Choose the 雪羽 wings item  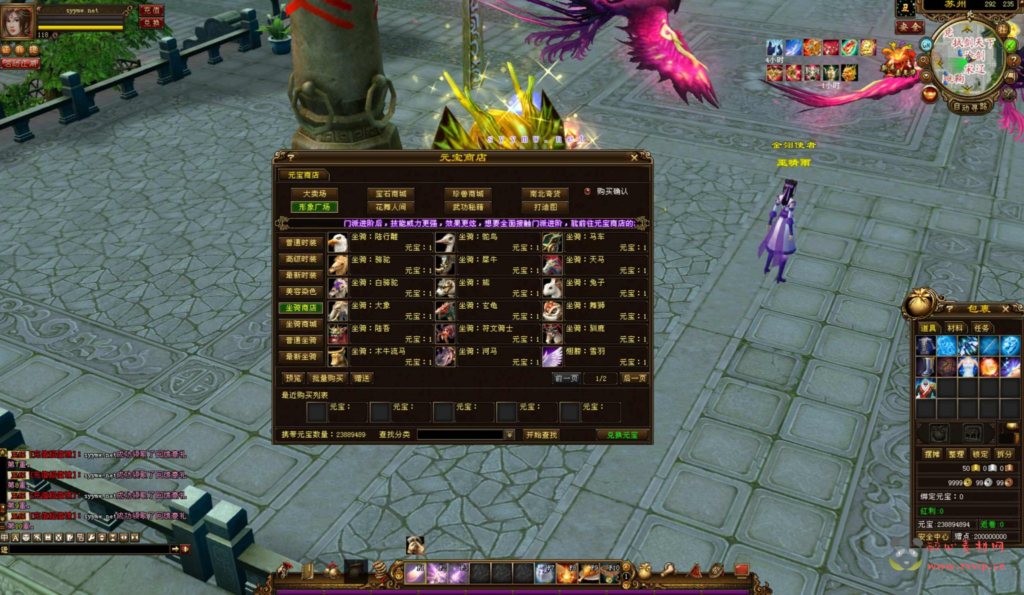pos(553,357)
